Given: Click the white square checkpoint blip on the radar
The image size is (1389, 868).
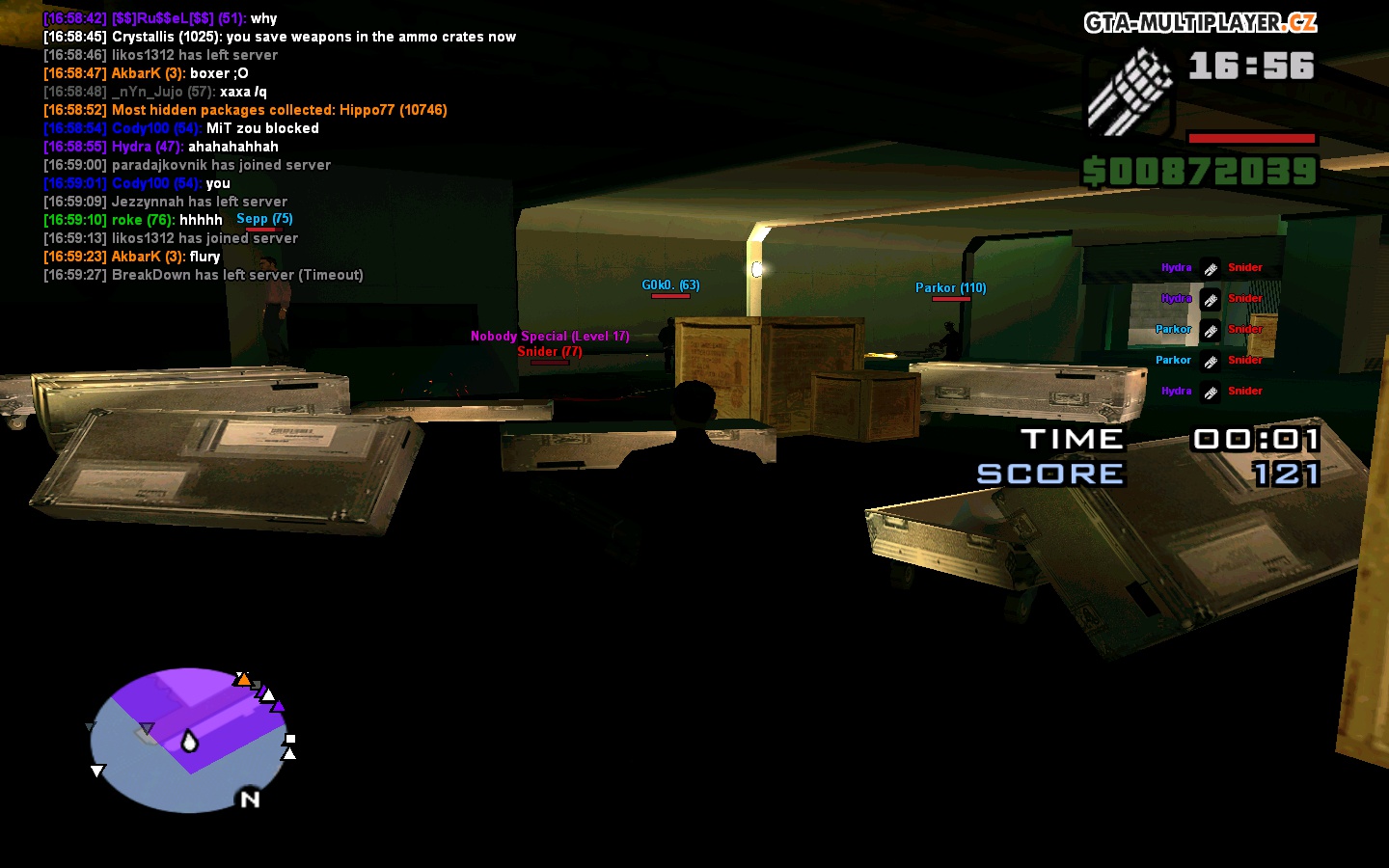Looking at the screenshot, I should pyautogui.click(x=289, y=740).
